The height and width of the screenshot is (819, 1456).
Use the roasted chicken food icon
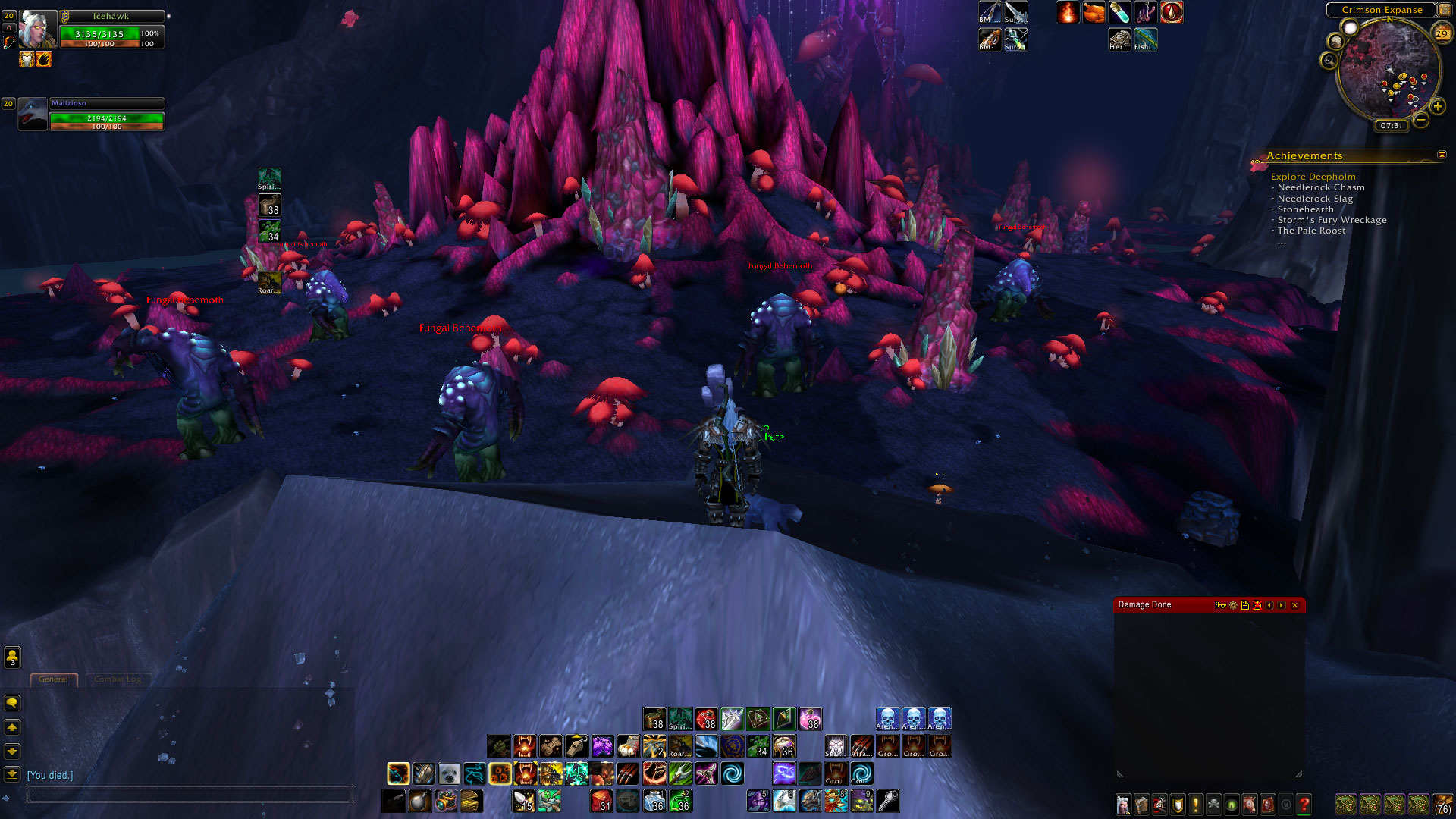(x=1094, y=12)
